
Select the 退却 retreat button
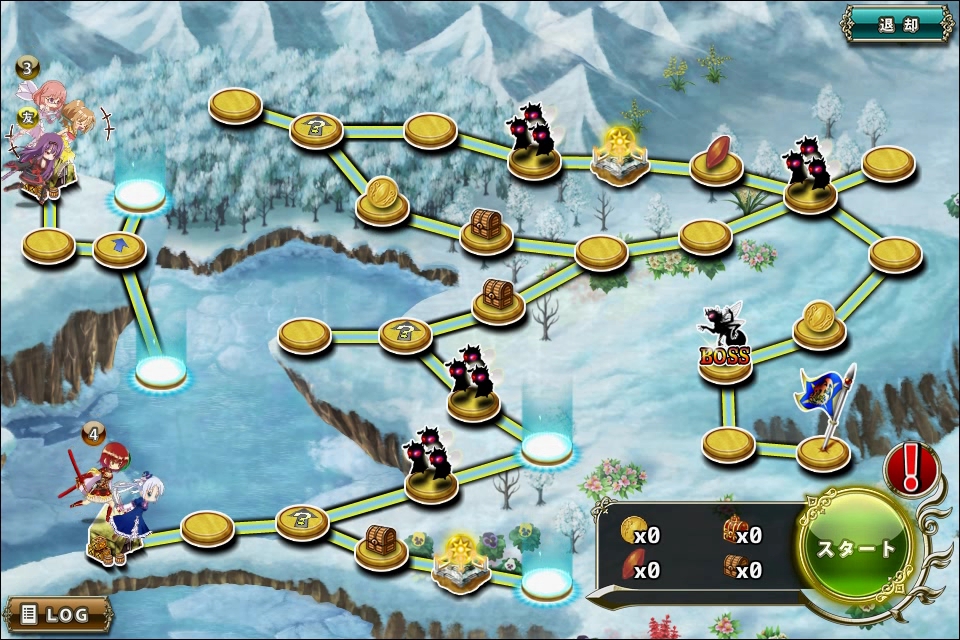point(896,25)
